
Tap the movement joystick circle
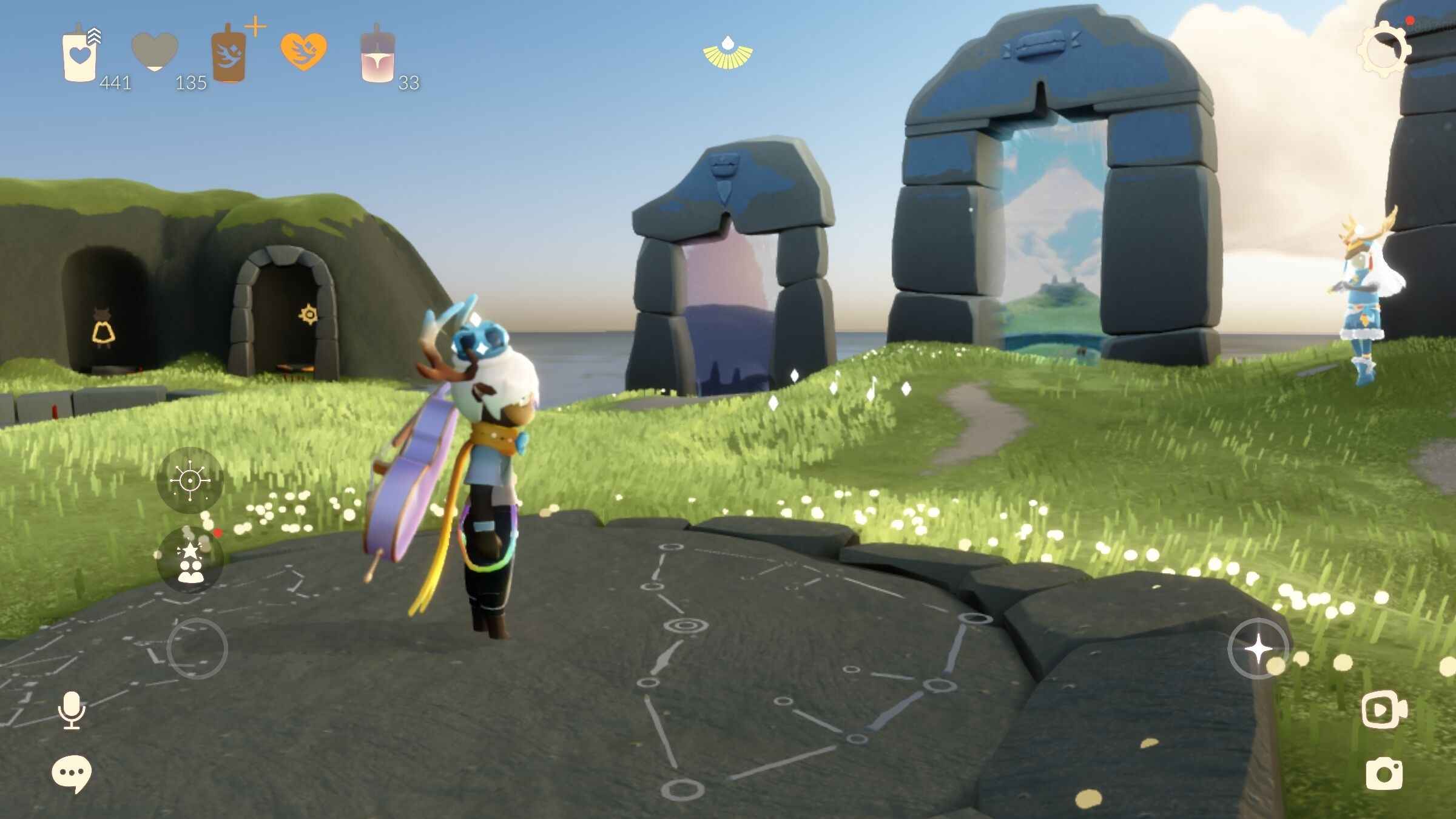(197, 649)
